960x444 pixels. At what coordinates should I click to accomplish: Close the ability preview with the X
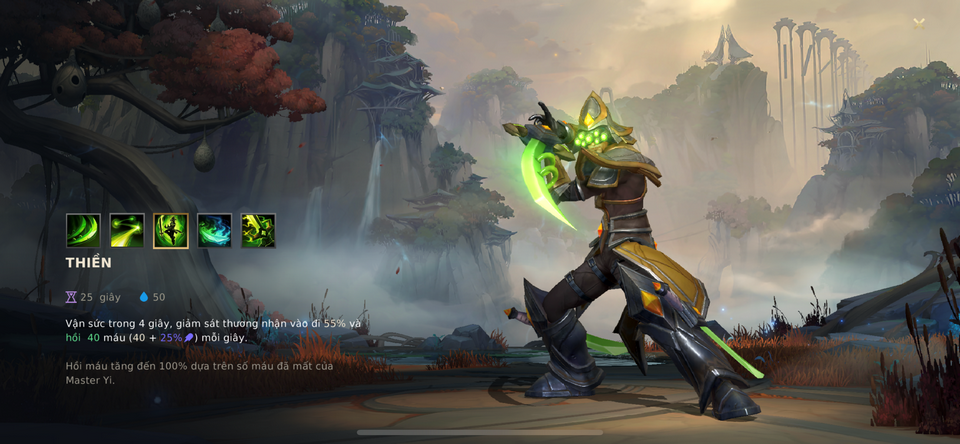pos(919,23)
